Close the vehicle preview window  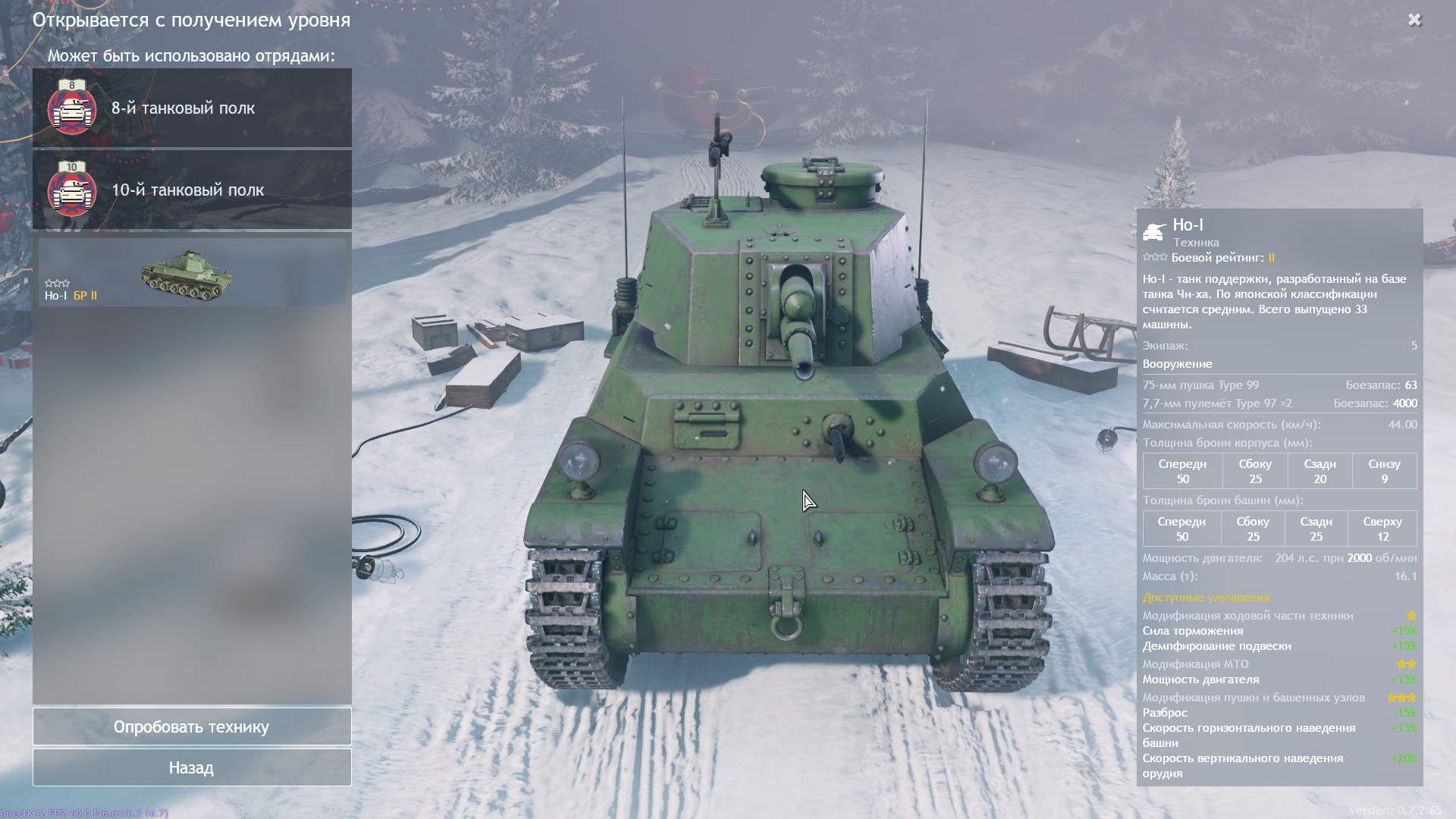(x=1414, y=20)
